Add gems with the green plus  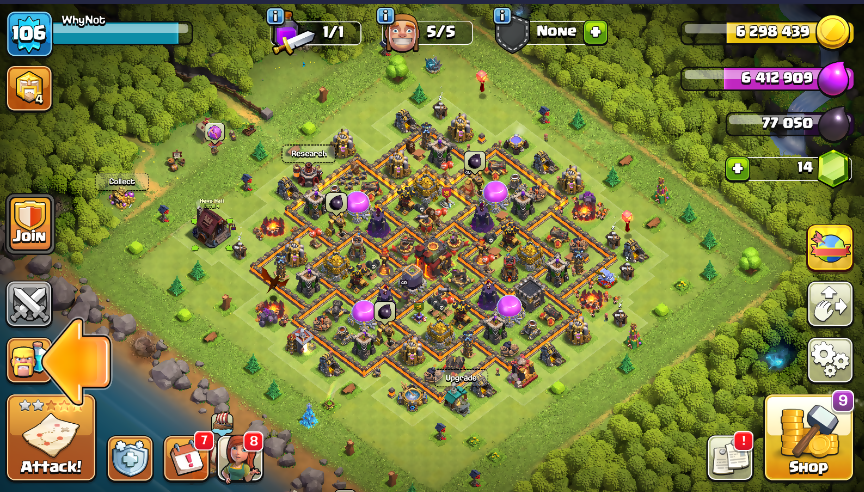(738, 168)
